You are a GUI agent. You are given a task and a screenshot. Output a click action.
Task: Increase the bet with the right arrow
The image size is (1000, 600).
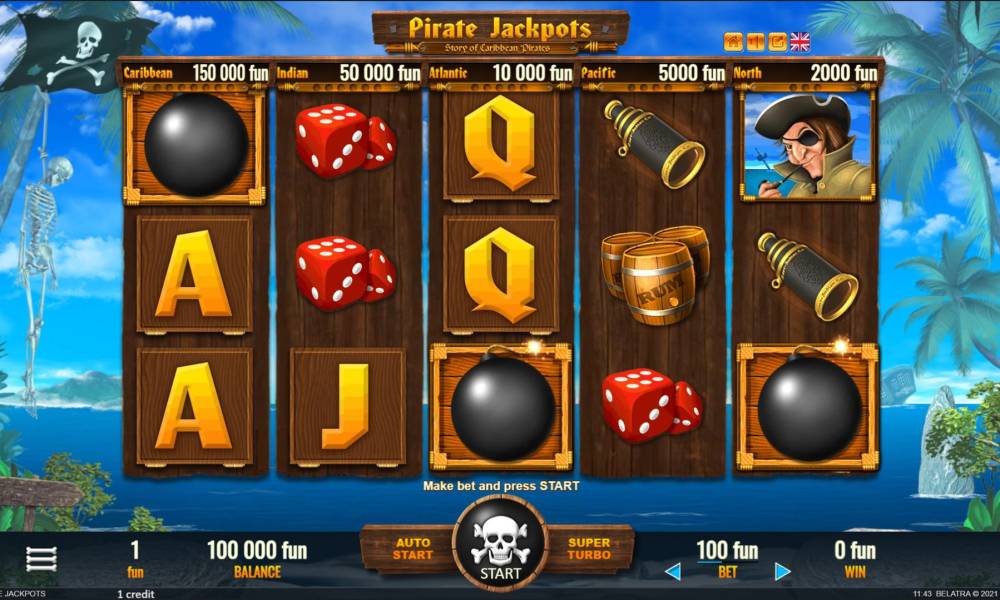(x=783, y=572)
